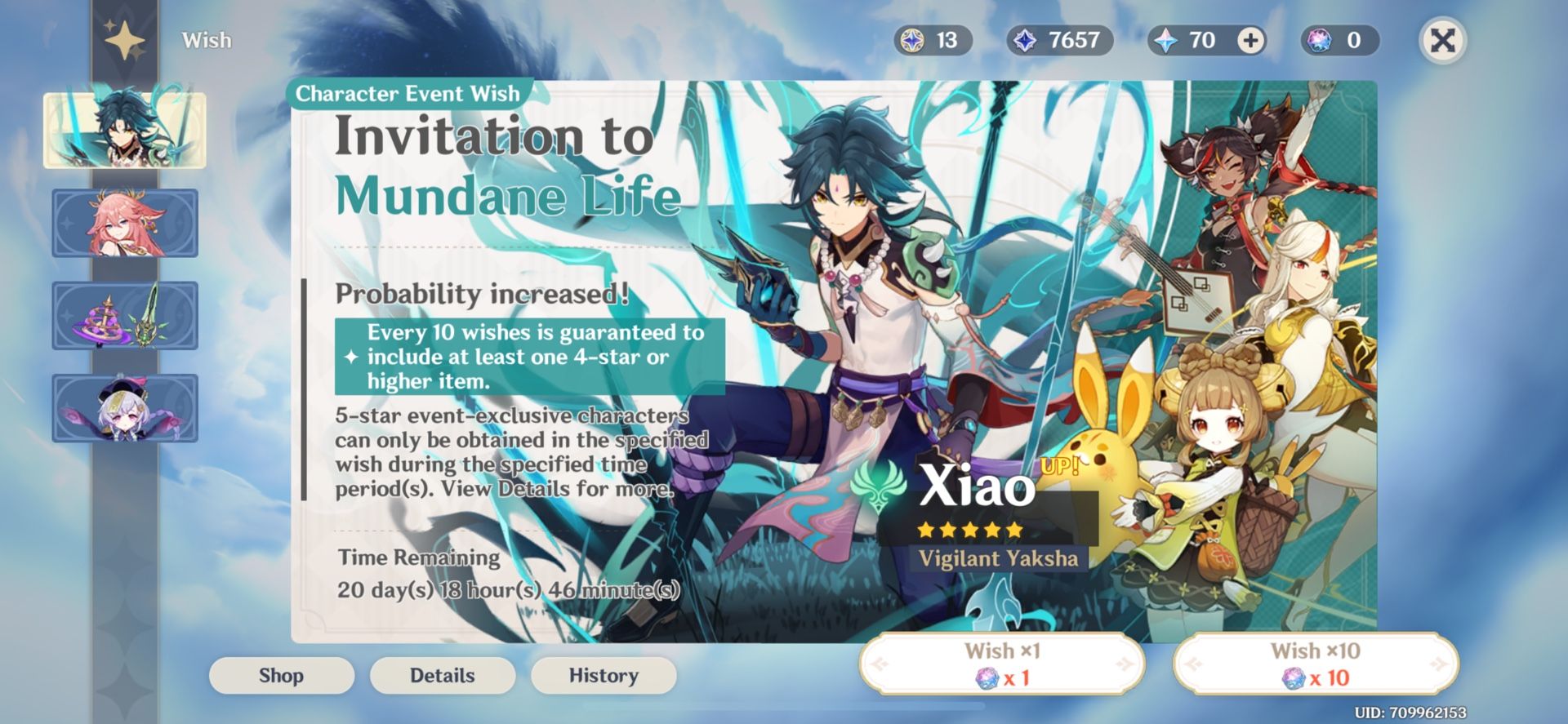The width and height of the screenshot is (1568, 724).
Task: Open the Shop
Action: pos(281,675)
